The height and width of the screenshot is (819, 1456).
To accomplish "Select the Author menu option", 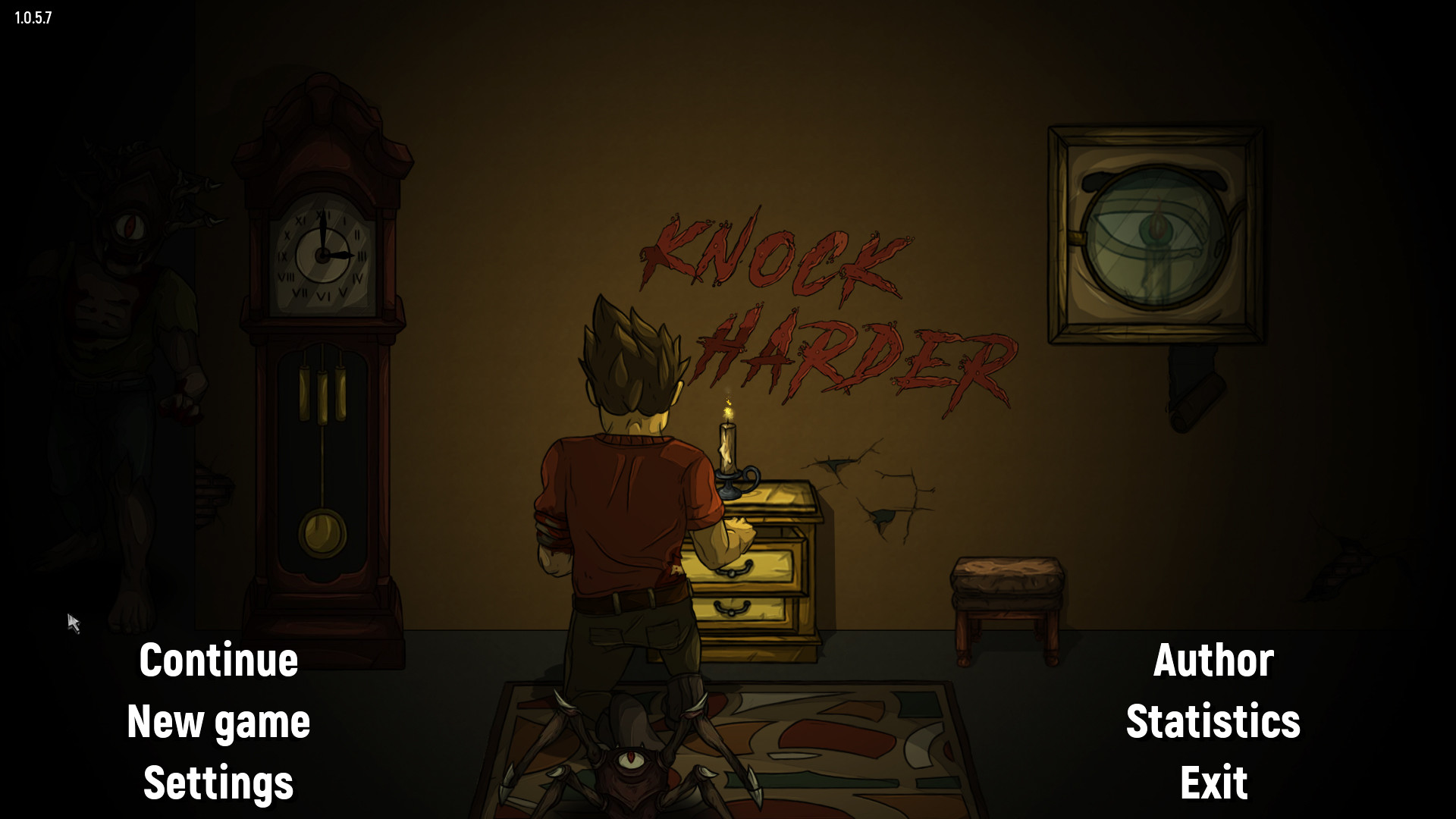I will click(x=1213, y=659).
